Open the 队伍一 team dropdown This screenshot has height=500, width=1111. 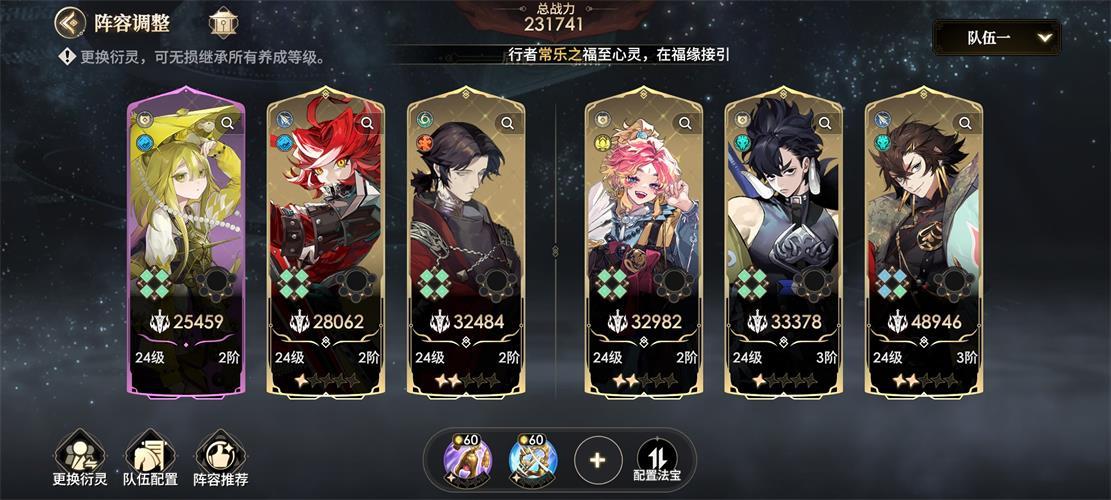point(996,38)
